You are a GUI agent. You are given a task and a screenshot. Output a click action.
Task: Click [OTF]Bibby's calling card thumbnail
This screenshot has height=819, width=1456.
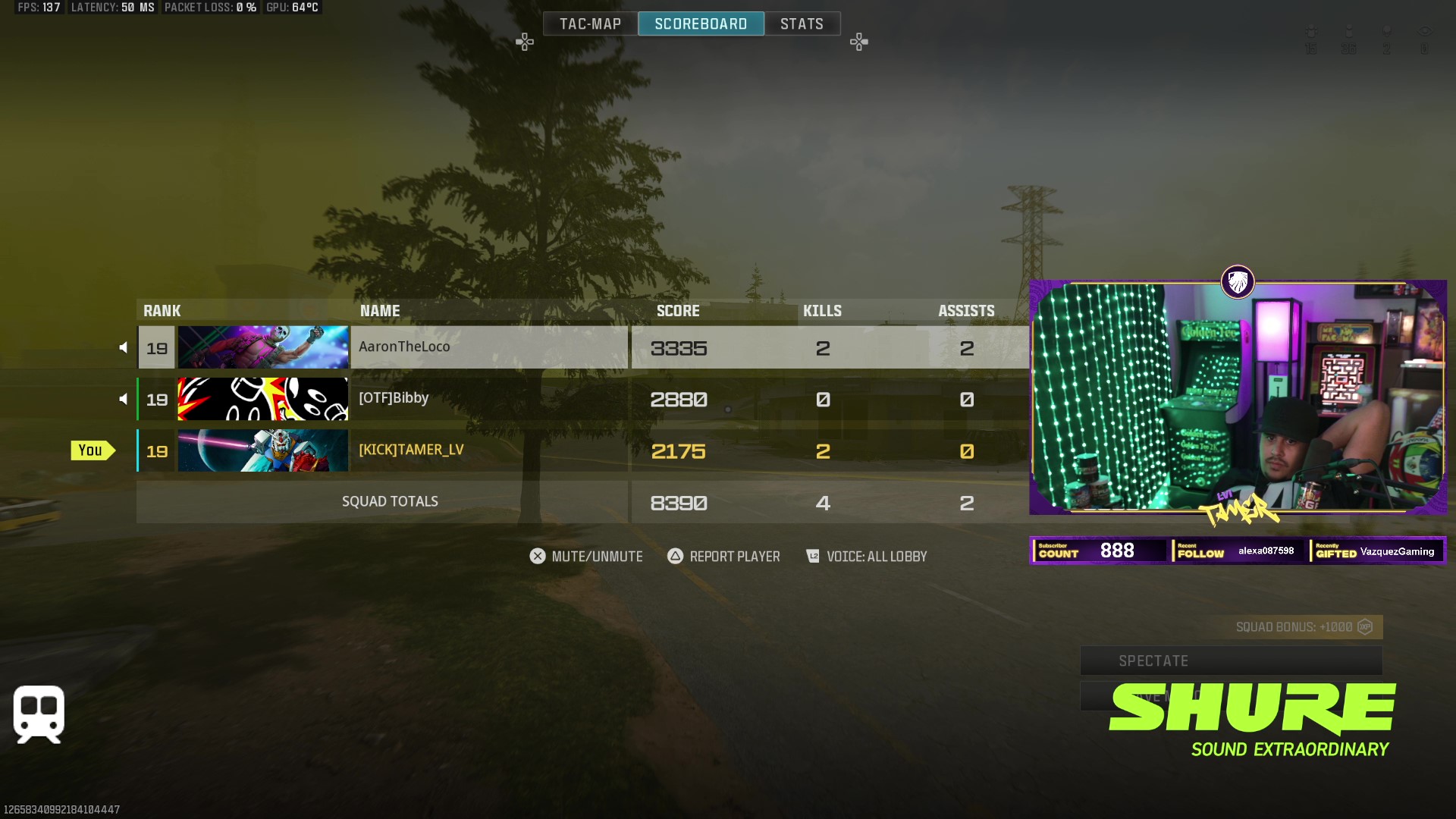263,399
